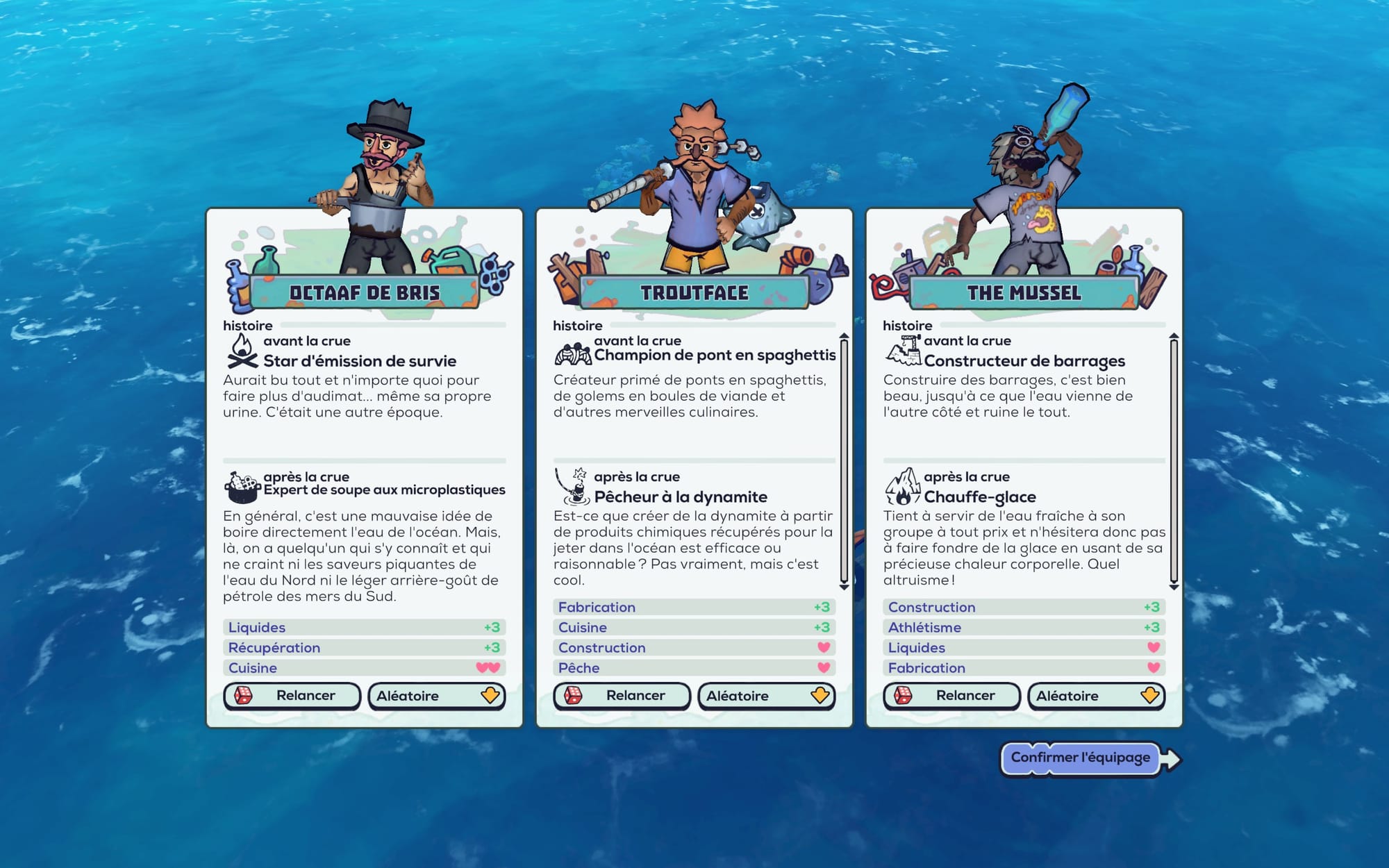Confirm the crew with Confirmer l'équipage
This screenshot has height=868, width=1389.
pyautogui.click(x=1081, y=758)
